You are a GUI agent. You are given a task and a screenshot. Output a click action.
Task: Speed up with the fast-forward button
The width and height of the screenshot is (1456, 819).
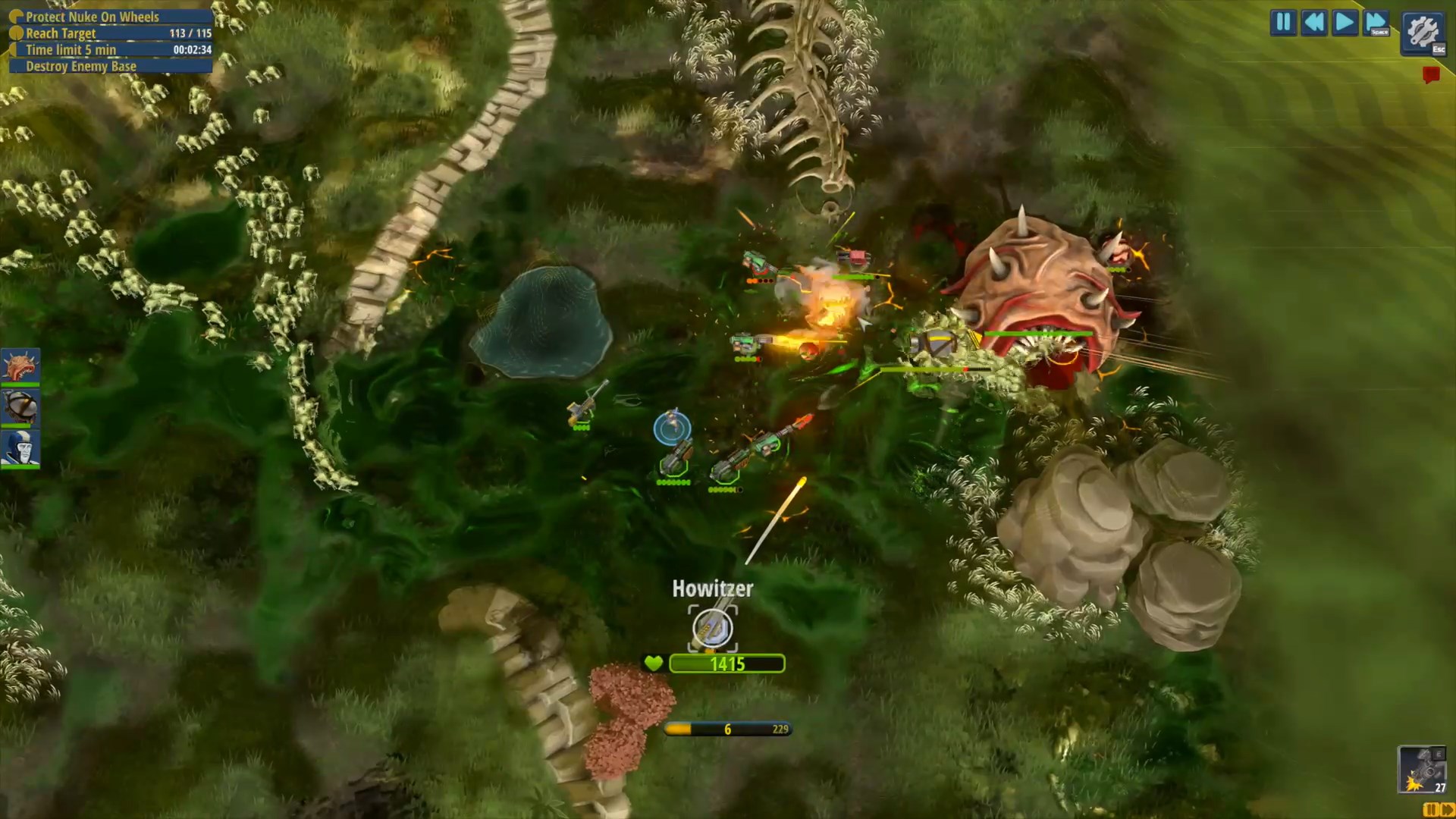coord(1376,22)
